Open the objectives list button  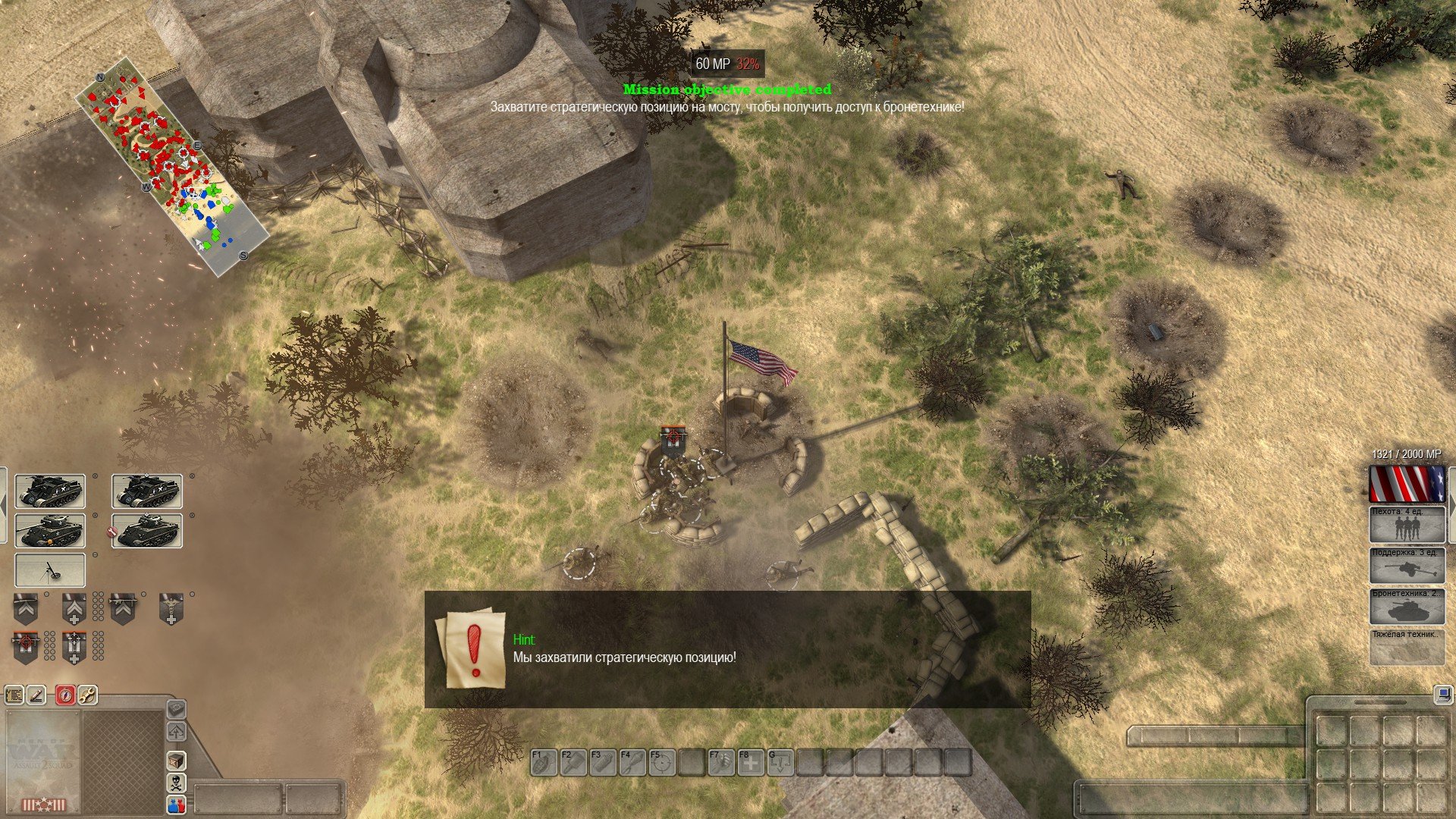(x=14, y=694)
